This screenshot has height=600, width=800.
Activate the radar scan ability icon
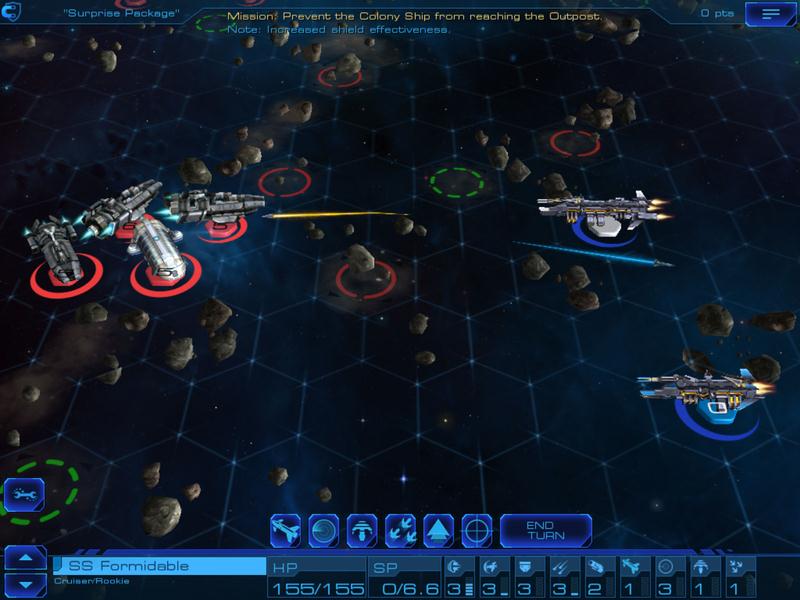tap(324, 530)
